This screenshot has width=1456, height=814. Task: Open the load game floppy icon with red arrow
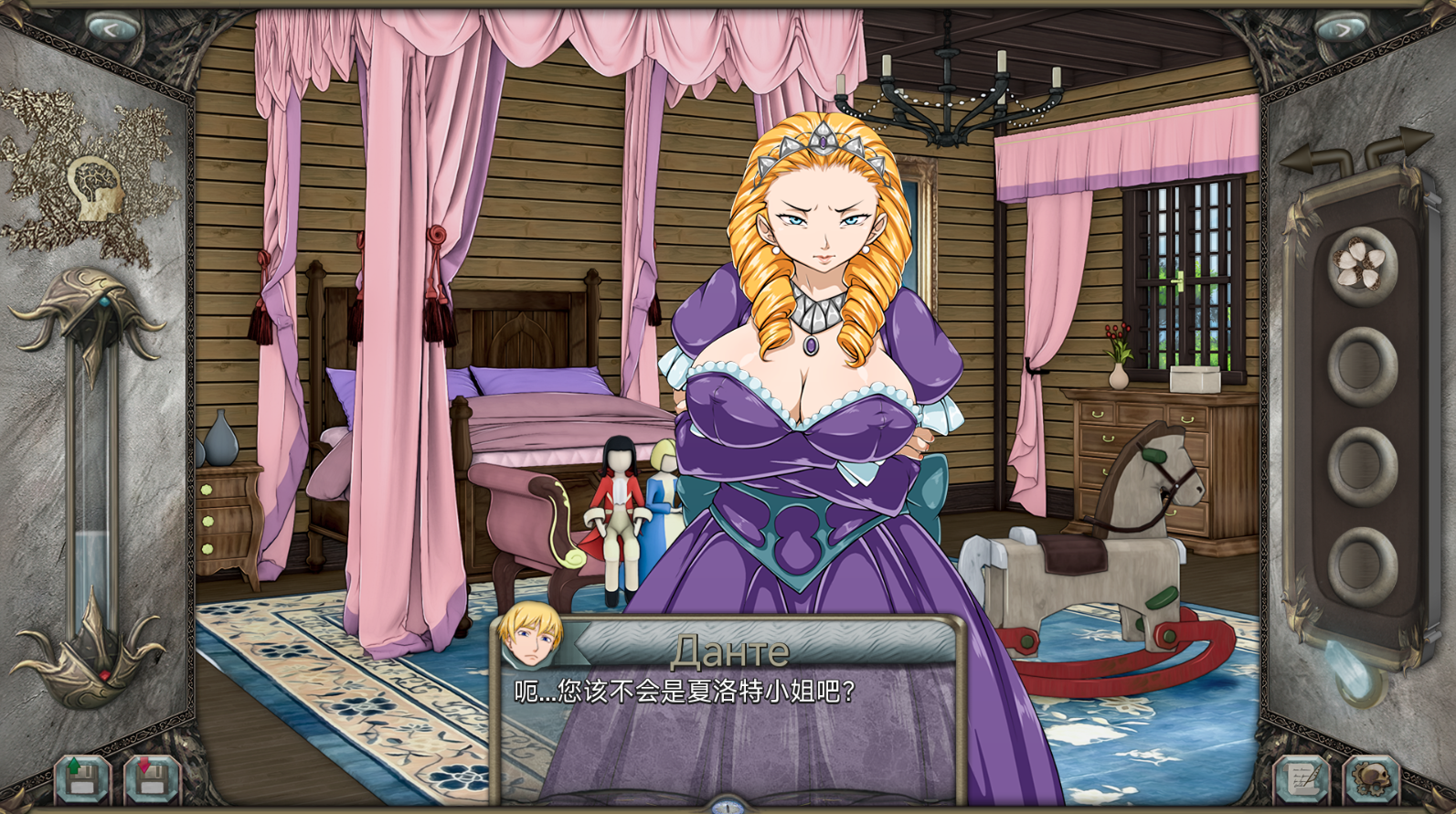click(x=151, y=779)
